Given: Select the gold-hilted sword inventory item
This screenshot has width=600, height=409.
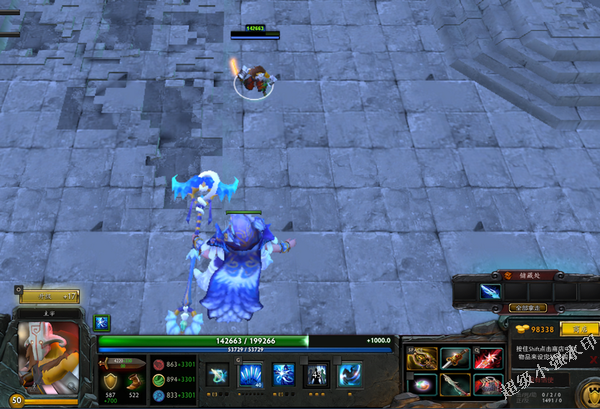Looking at the screenshot, I should point(455,358).
